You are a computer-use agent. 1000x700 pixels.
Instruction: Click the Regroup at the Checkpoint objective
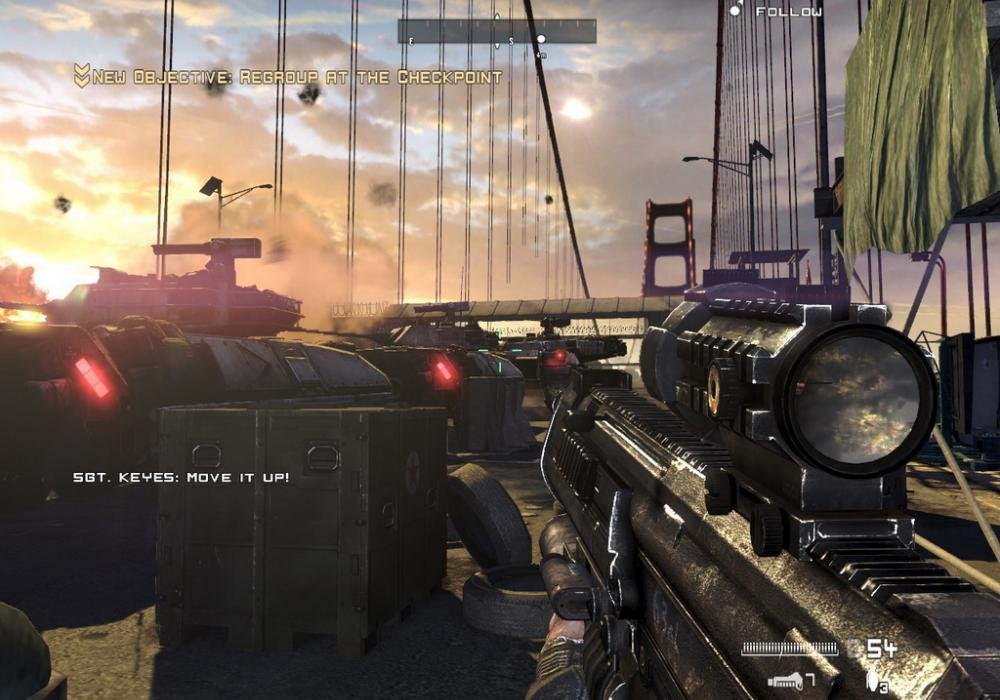(x=288, y=76)
